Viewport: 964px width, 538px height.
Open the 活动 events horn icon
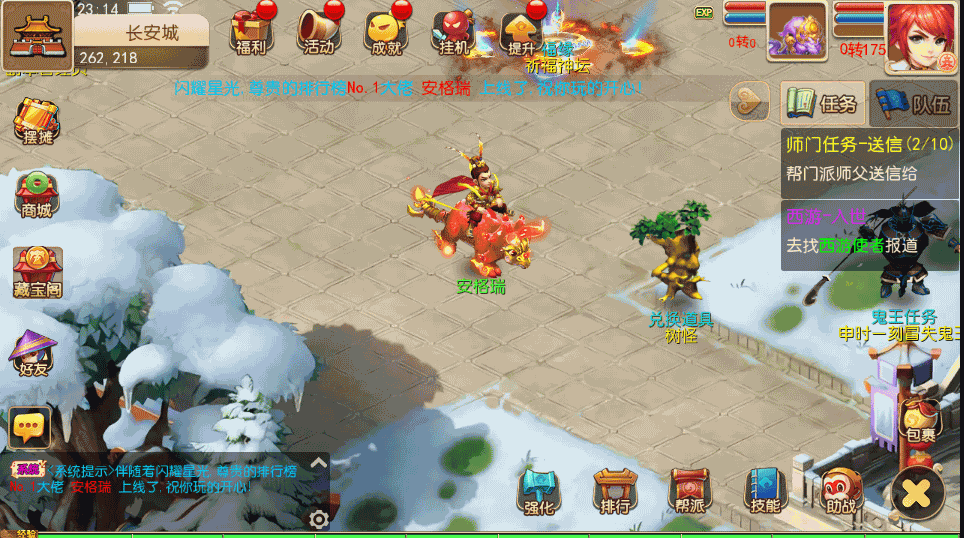click(x=318, y=32)
